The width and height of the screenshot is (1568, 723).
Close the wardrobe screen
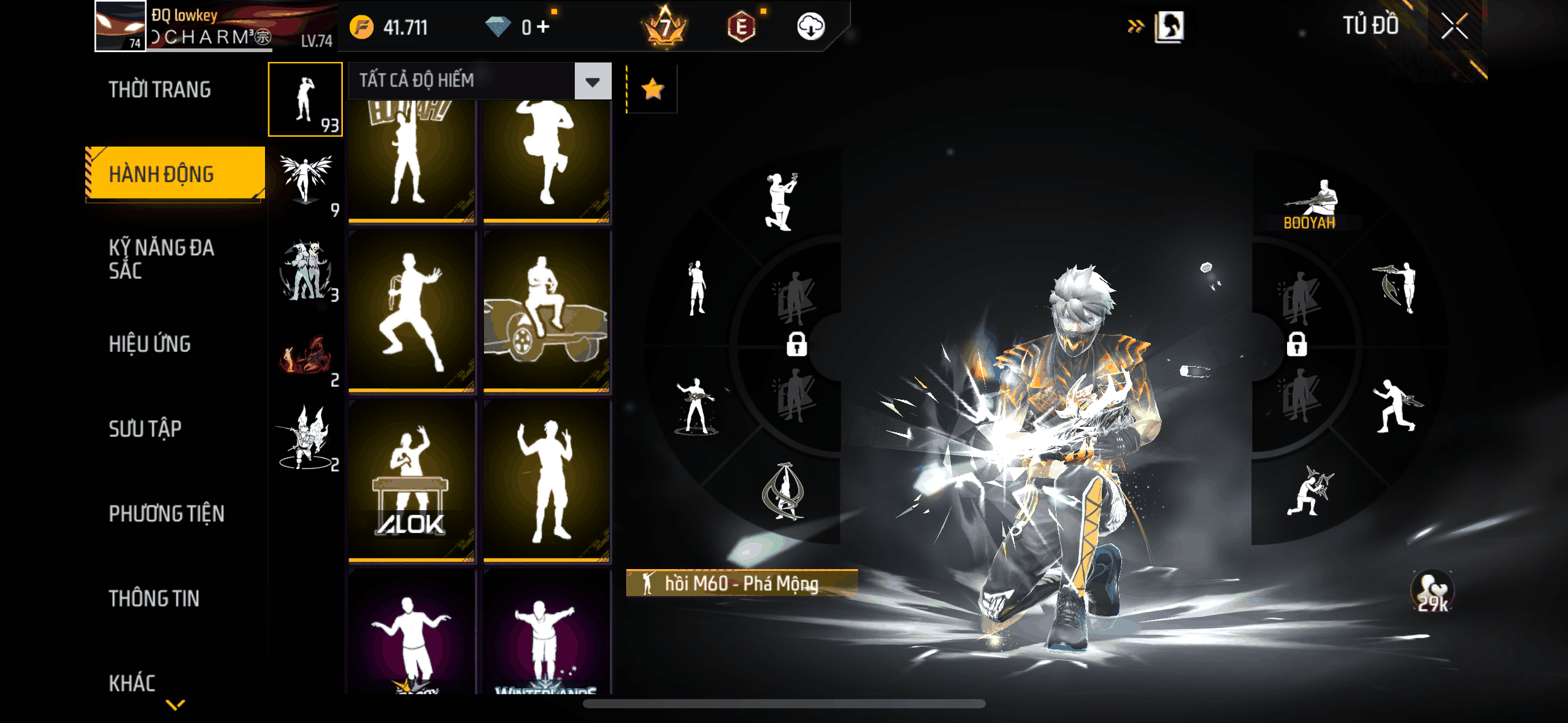(1454, 27)
